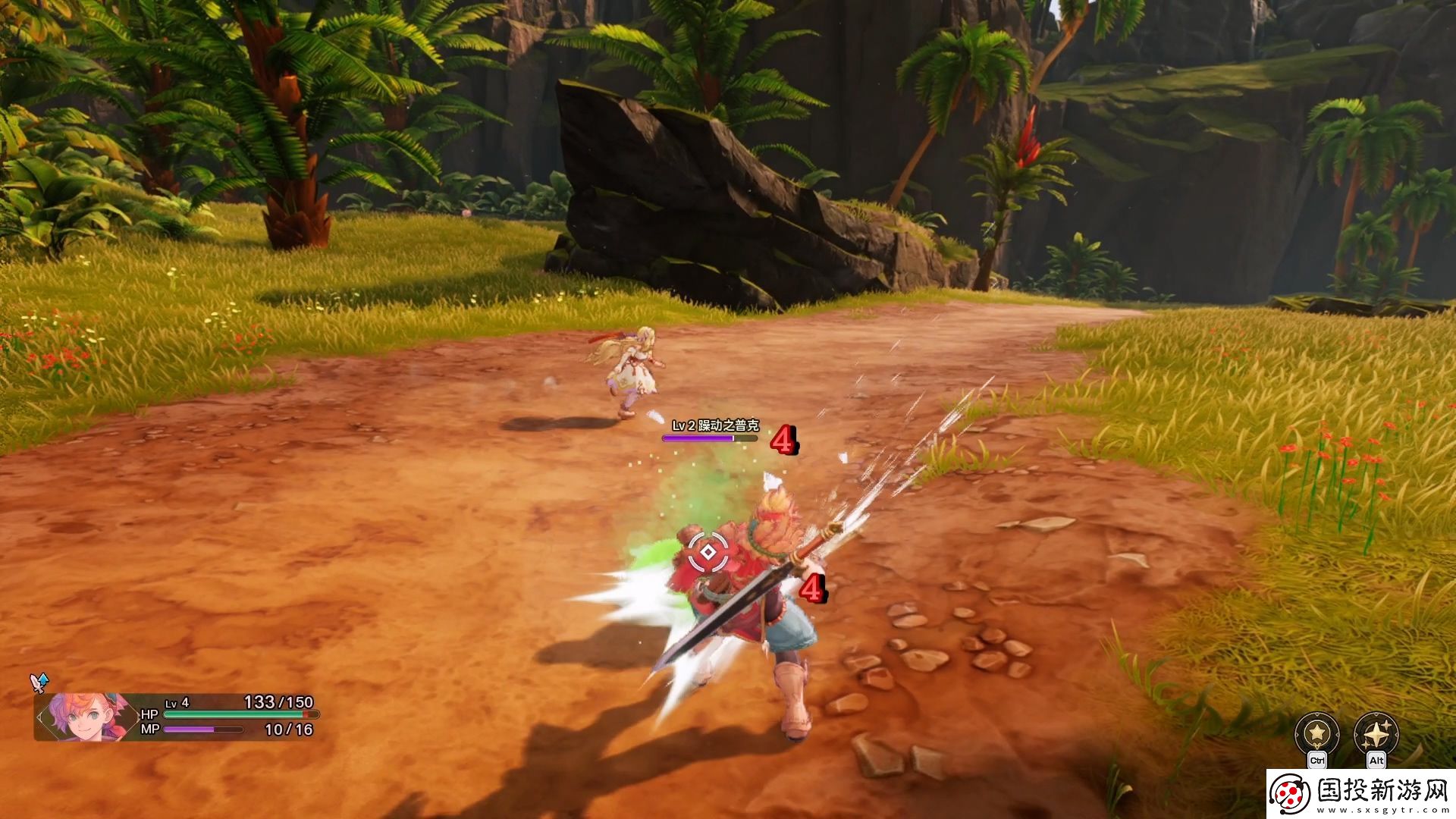1456x819 pixels.
Task: Click the sword attack-up buff icon
Action: point(39,682)
